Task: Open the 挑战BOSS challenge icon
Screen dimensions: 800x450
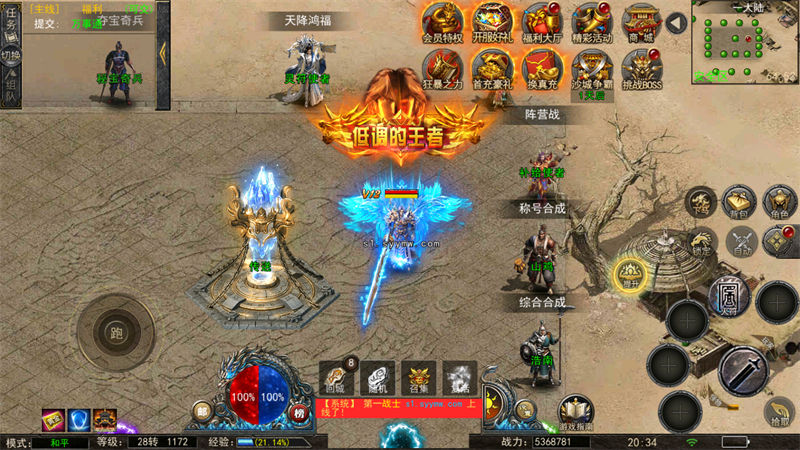Action: click(x=641, y=70)
